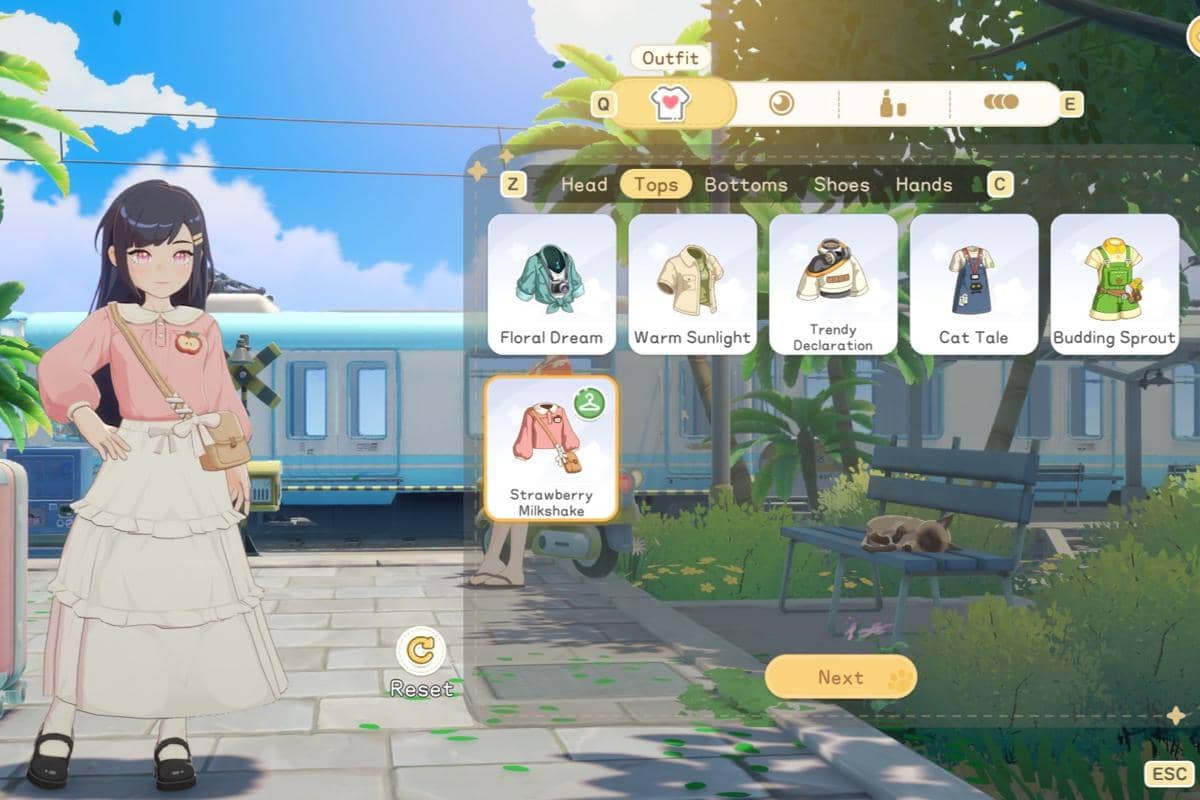Select the Tops category
The height and width of the screenshot is (800, 1200).
pos(656,184)
